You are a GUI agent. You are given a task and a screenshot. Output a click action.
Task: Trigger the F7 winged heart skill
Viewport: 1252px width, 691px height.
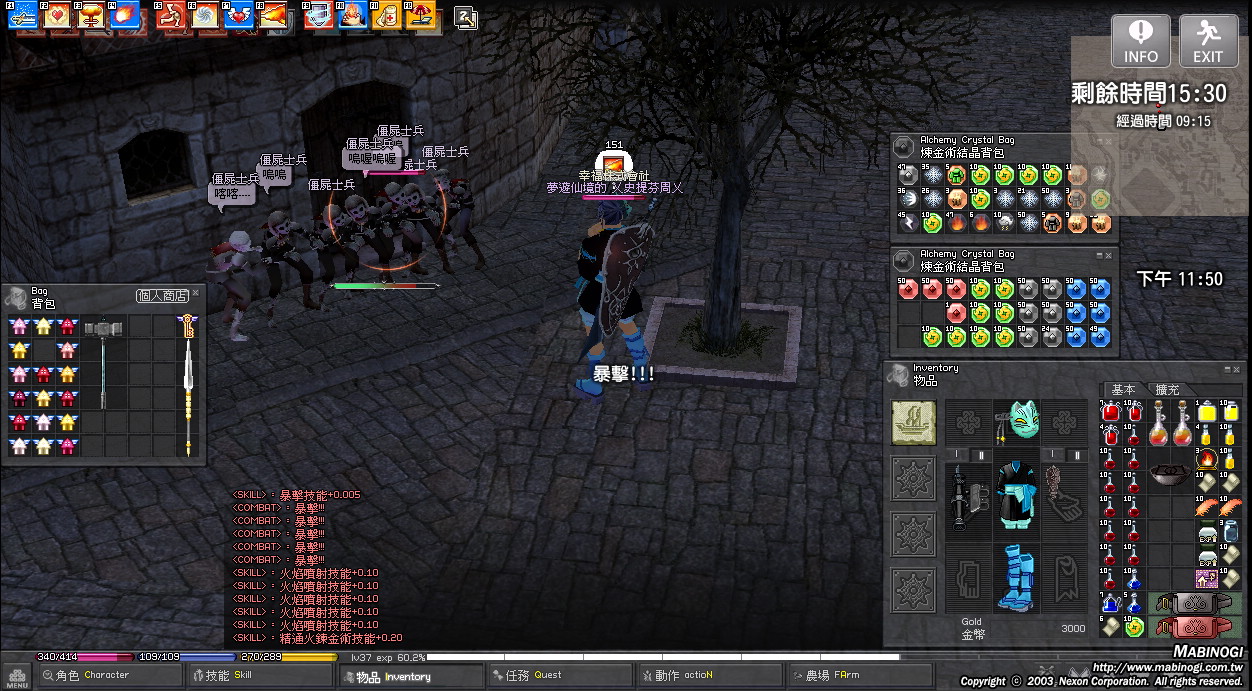click(x=238, y=15)
